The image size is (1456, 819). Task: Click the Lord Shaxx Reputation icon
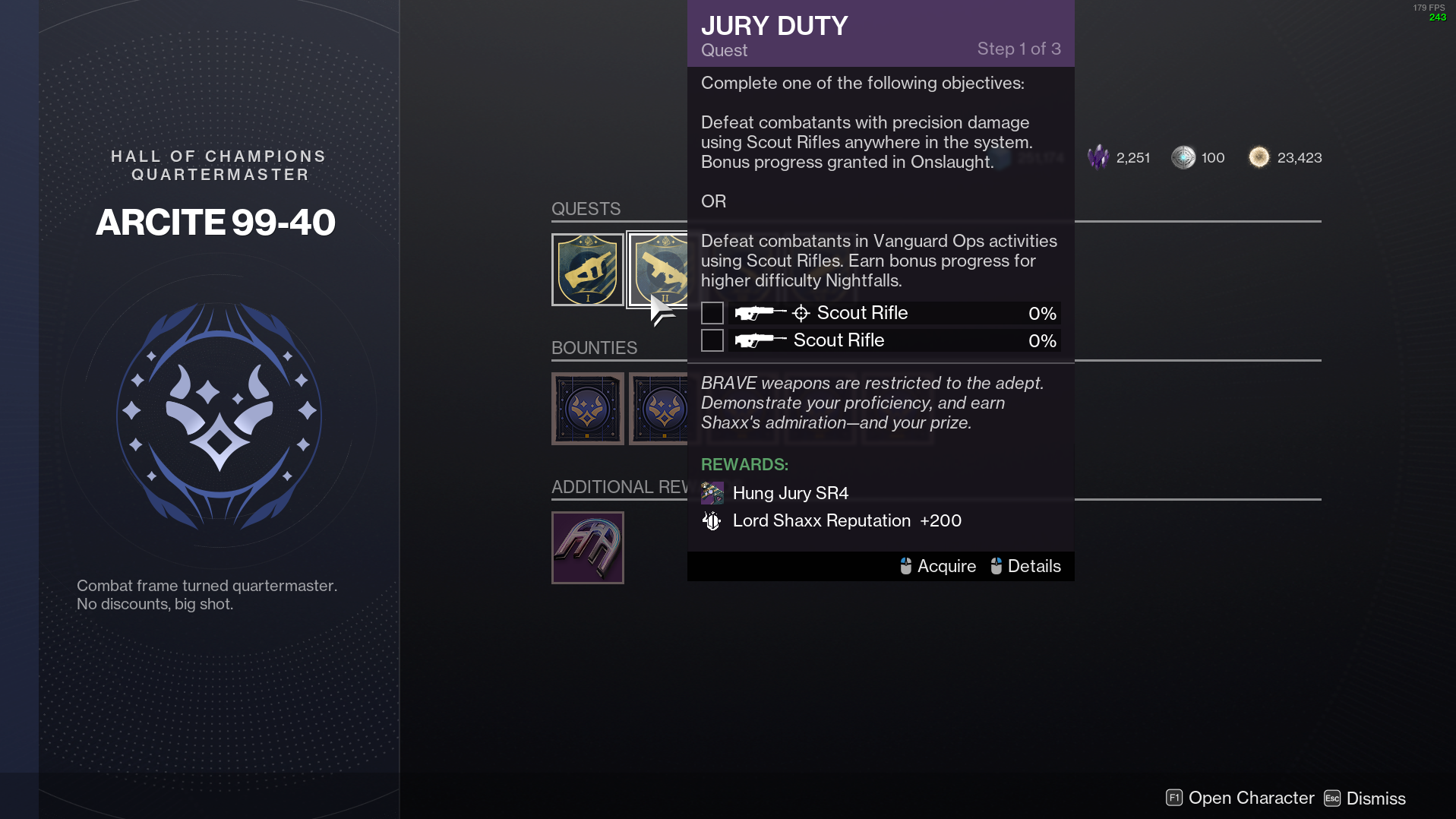[x=712, y=521]
